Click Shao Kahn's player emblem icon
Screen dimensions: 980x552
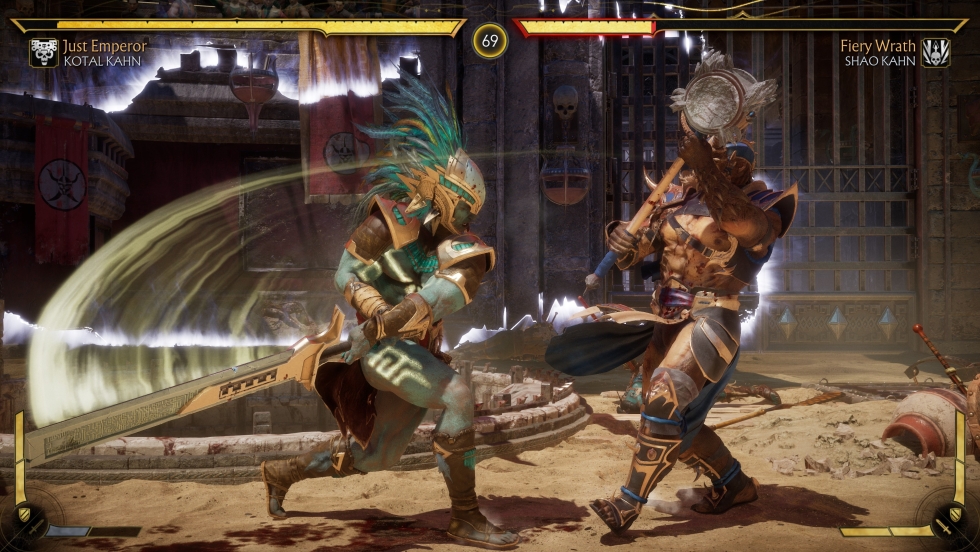pos(935,53)
